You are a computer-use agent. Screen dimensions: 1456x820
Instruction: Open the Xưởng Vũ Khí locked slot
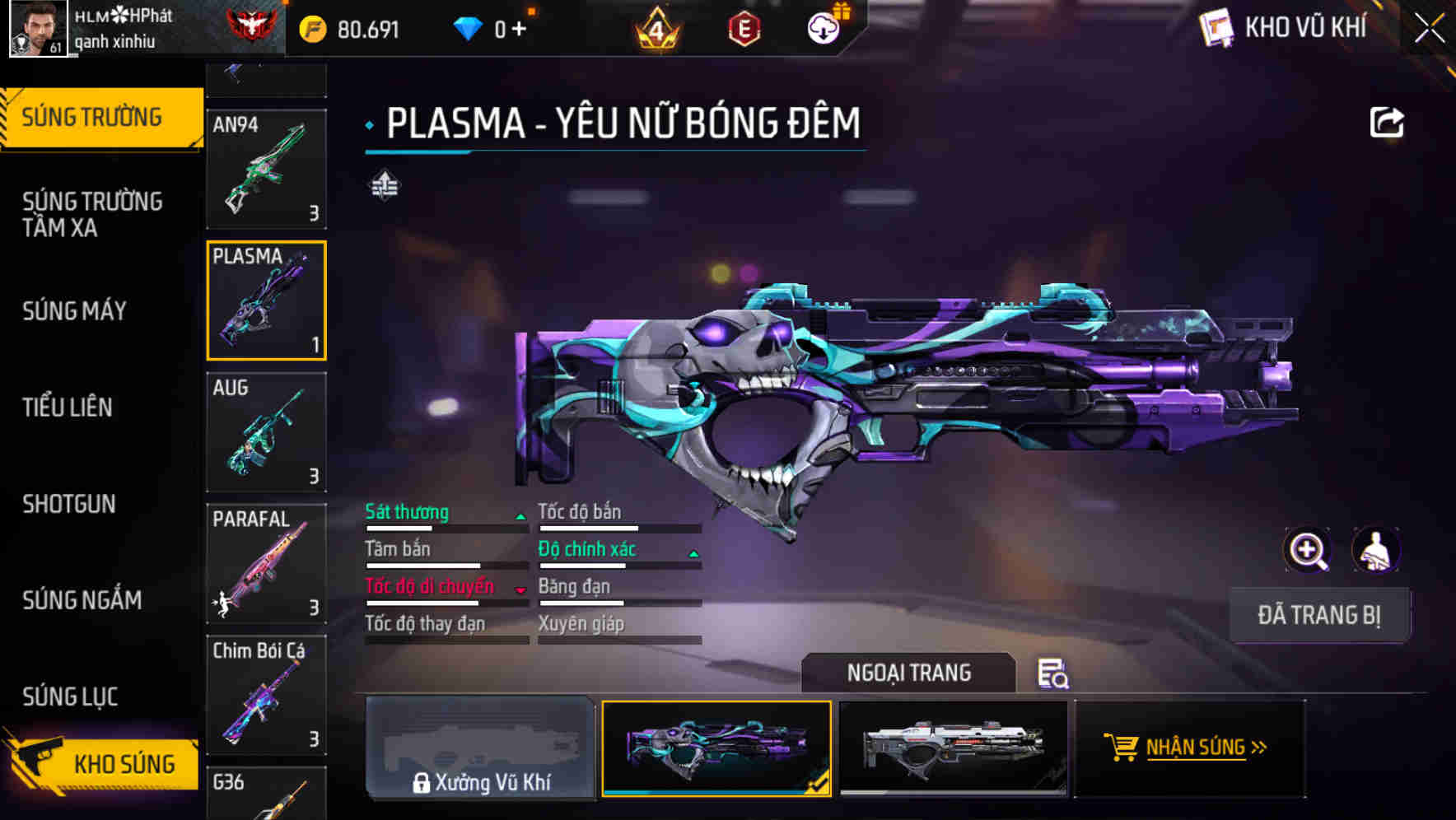(480, 748)
